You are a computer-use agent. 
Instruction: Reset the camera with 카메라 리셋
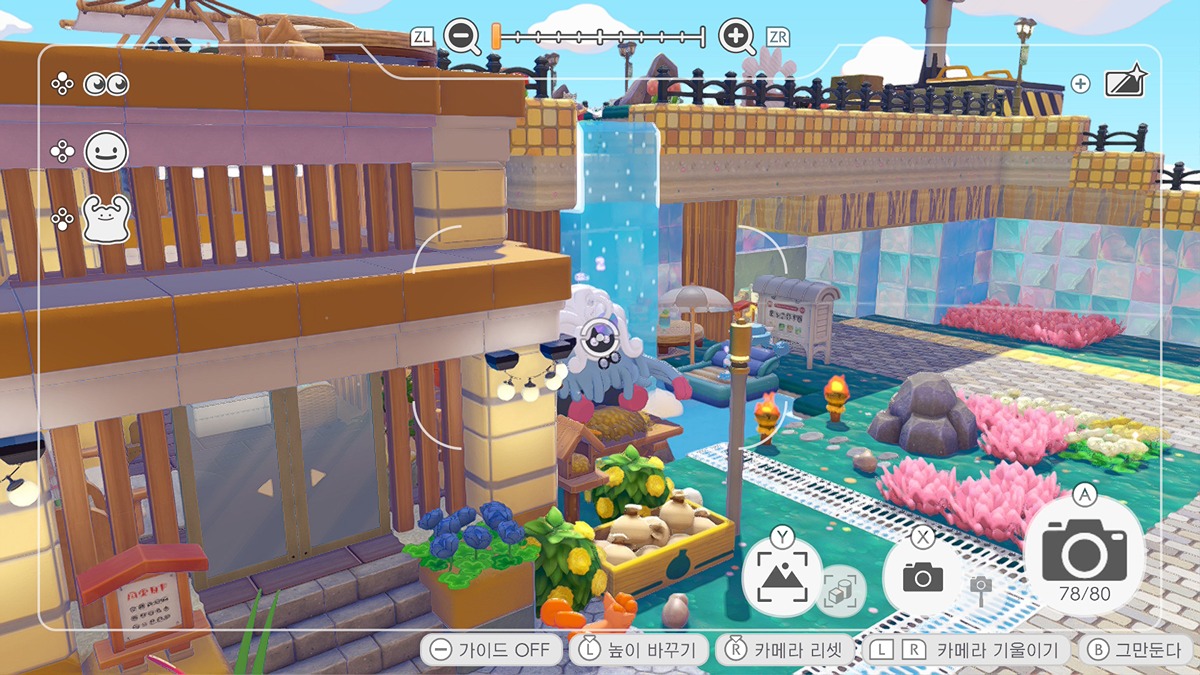[786, 650]
